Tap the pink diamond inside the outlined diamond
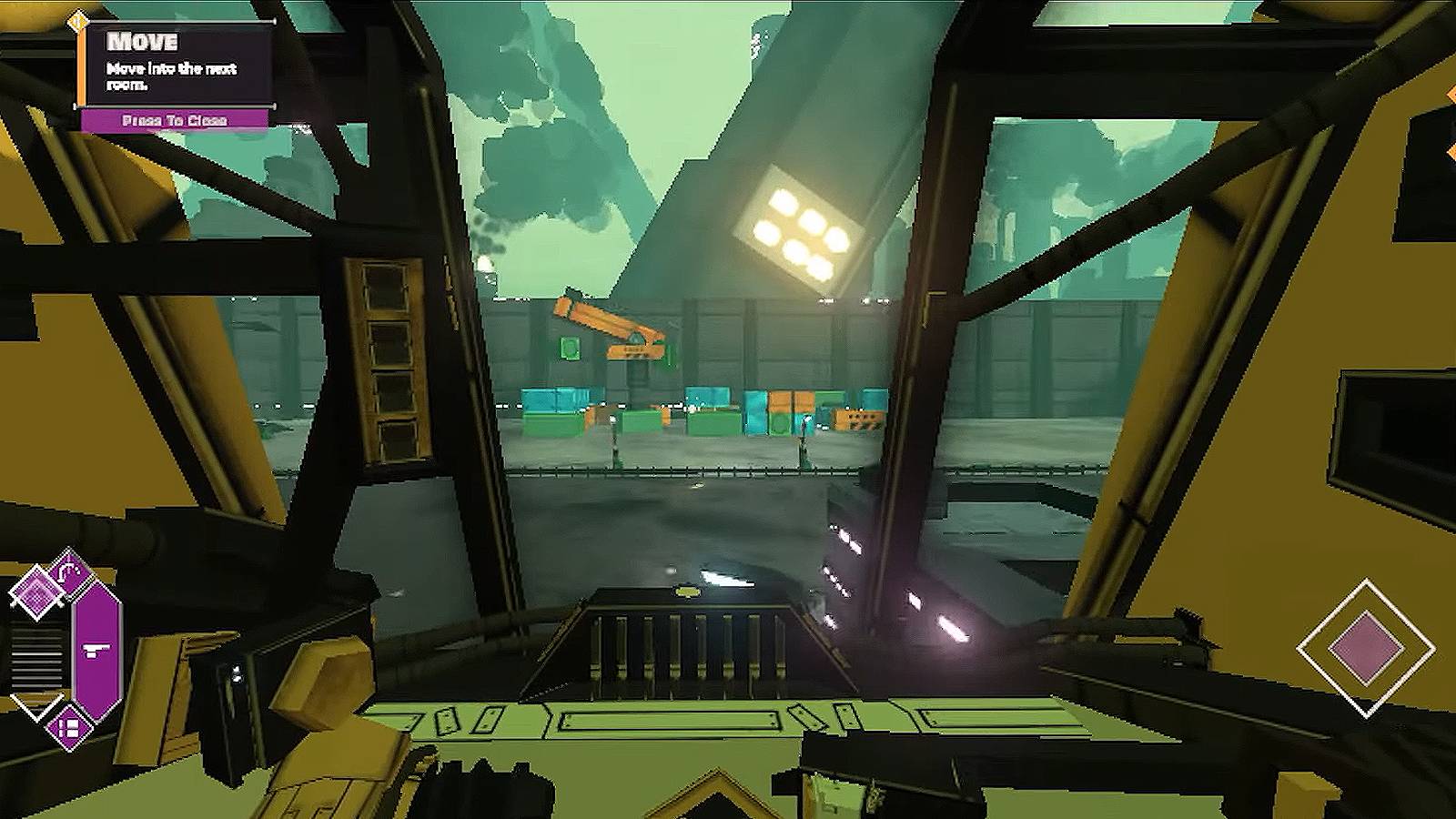The image size is (1456, 819). pos(1365,648)
